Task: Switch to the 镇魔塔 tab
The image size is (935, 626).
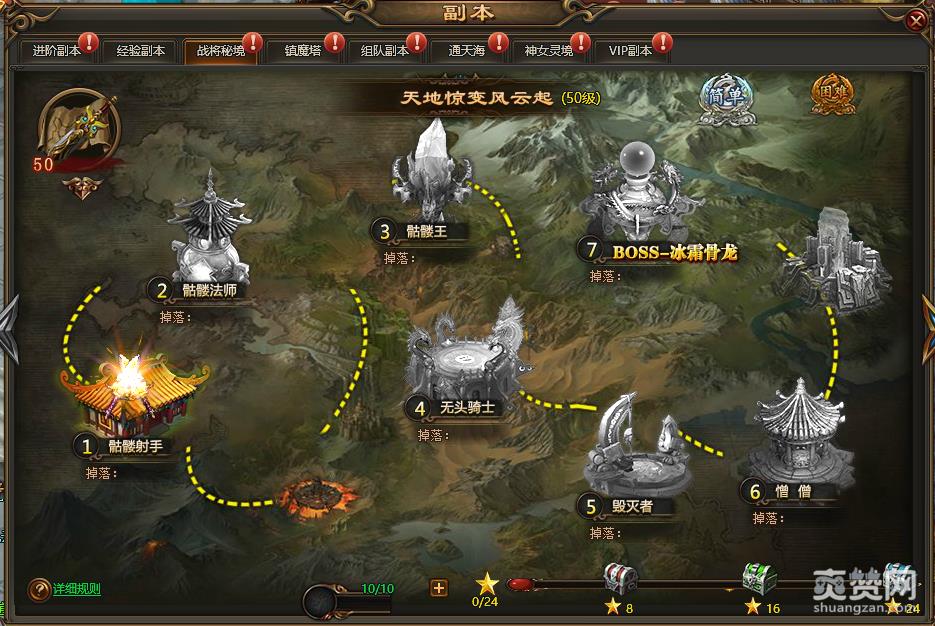Action: (302, 50)
